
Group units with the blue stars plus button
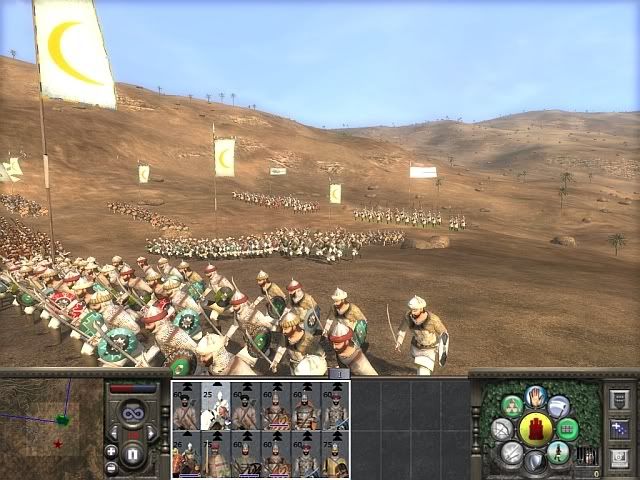pos(618,429)
